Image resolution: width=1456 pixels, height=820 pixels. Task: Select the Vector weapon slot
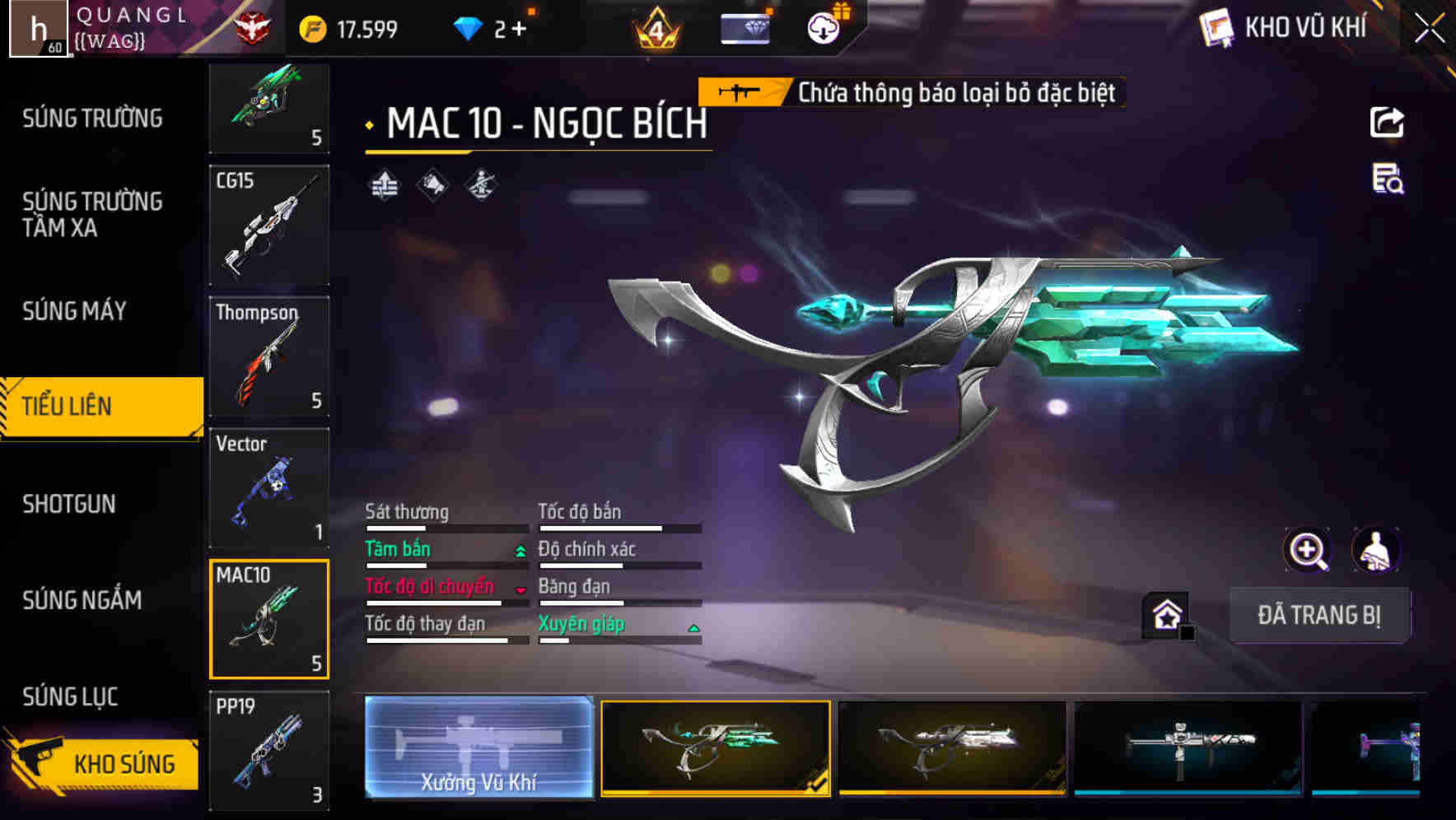point(269,487)
